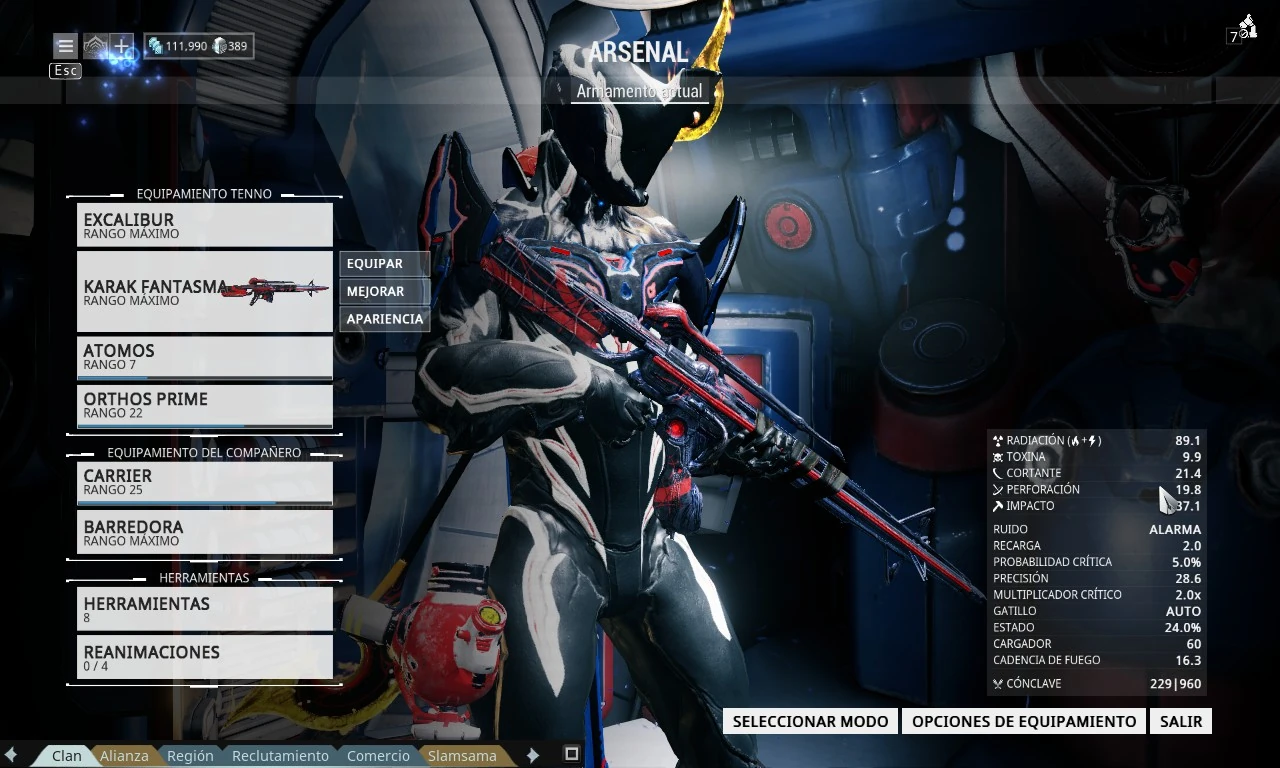1280x768 pixels.
Task: Open the Apariencia customization option
Action: (384, 319)
